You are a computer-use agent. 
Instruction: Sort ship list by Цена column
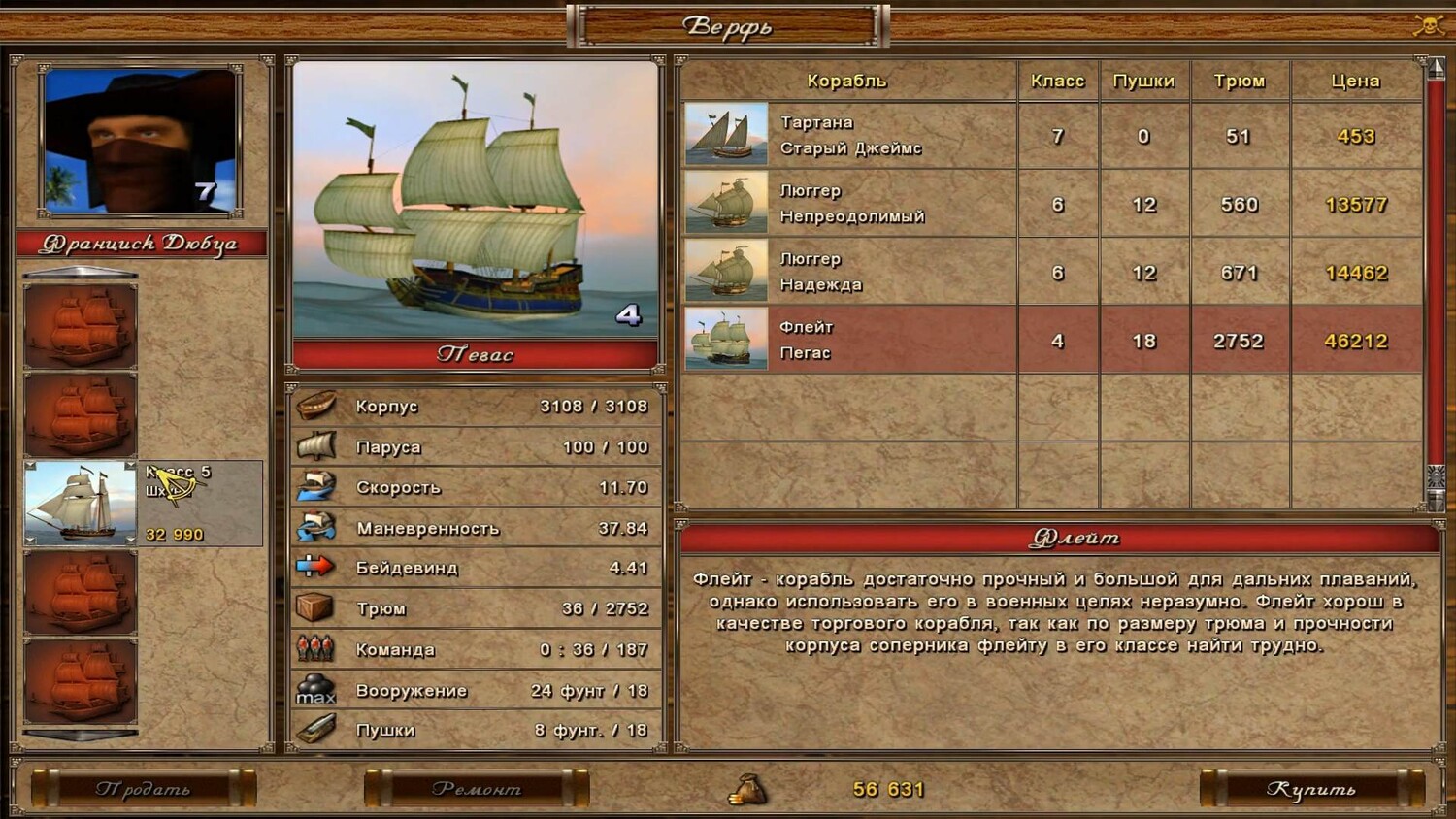tap(1355, 81)
